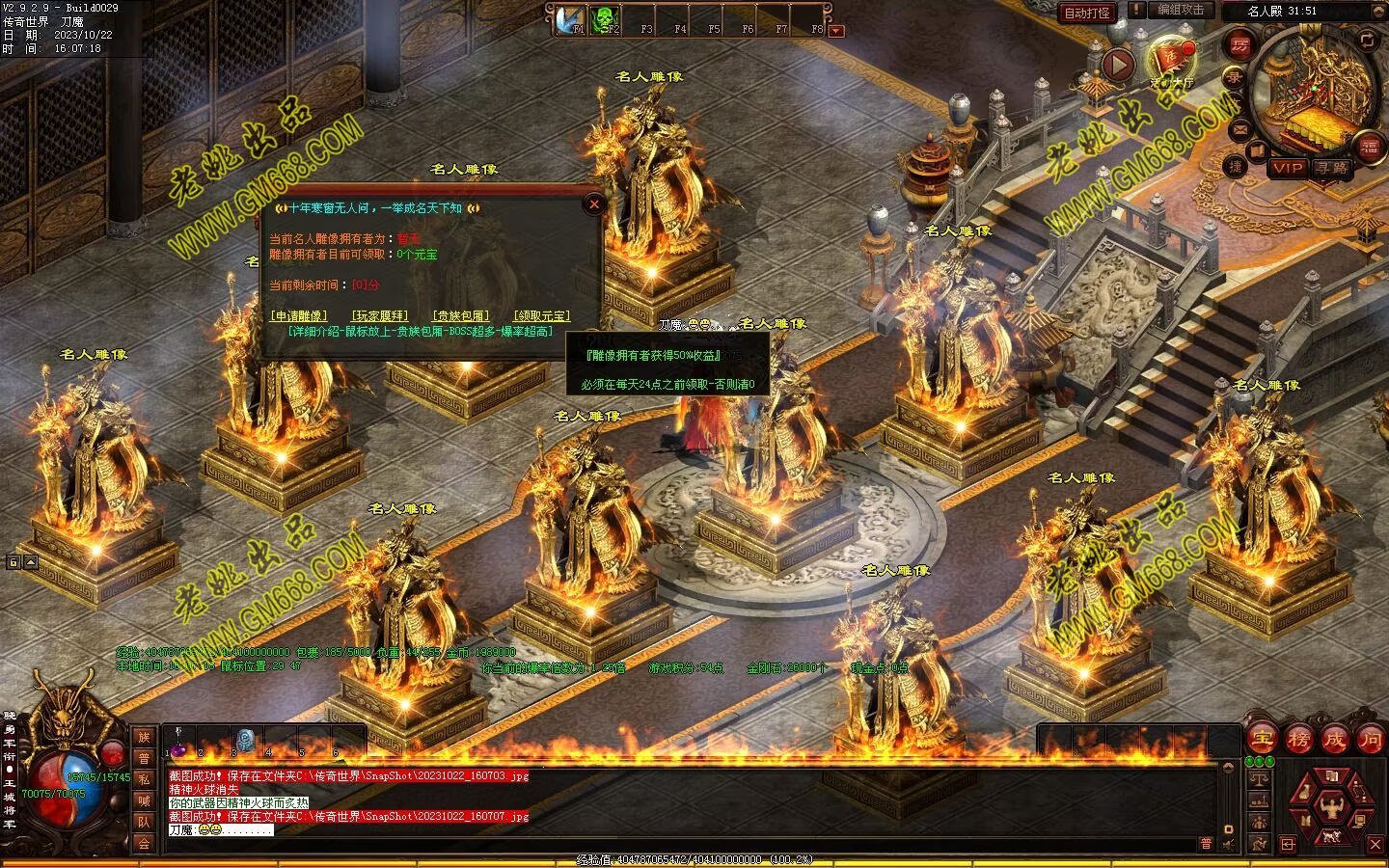Switch chat to the 私 private channel
1389x868 pixels.
coord(144,778)
